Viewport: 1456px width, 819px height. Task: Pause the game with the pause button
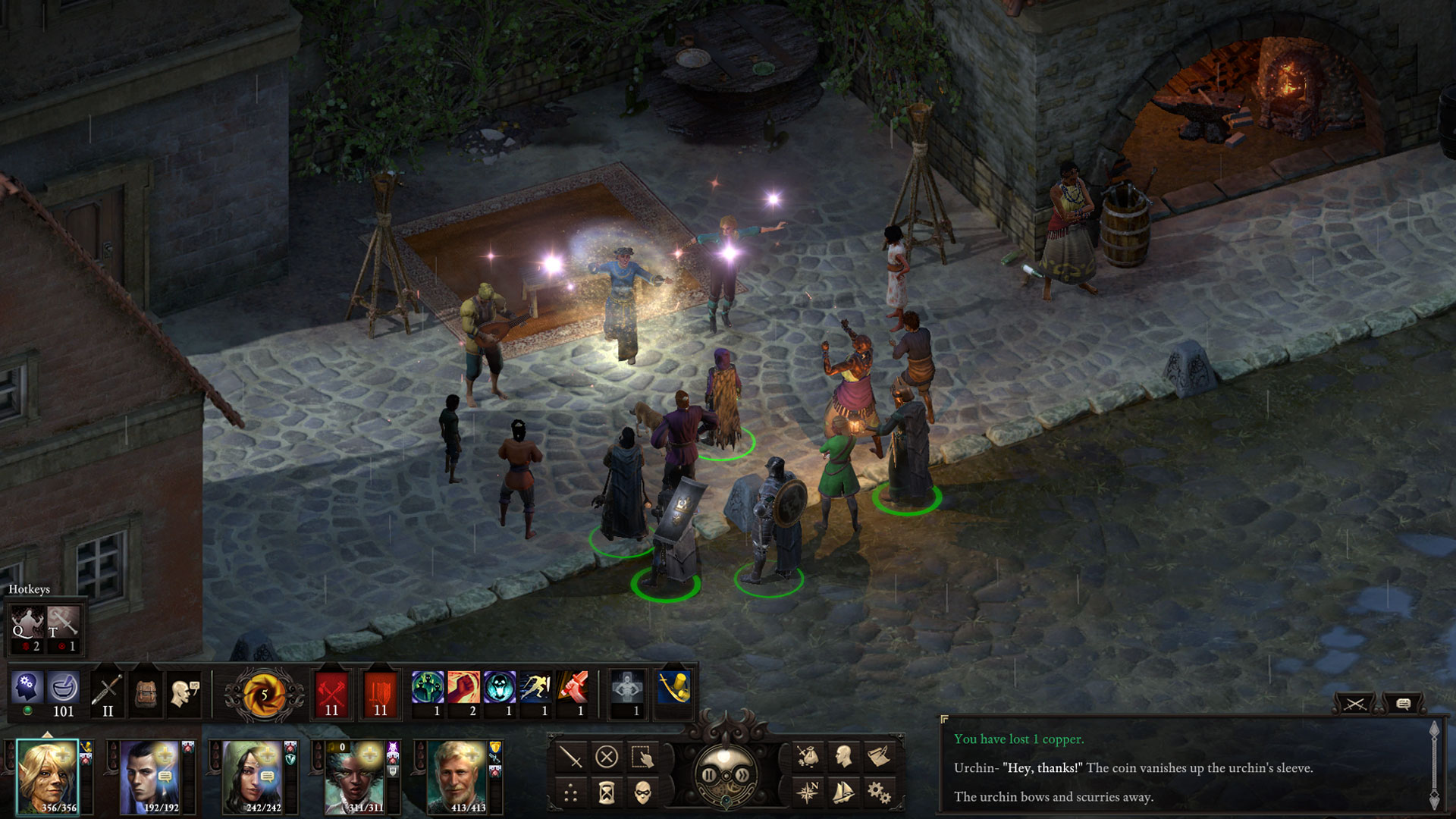(708, 775)
